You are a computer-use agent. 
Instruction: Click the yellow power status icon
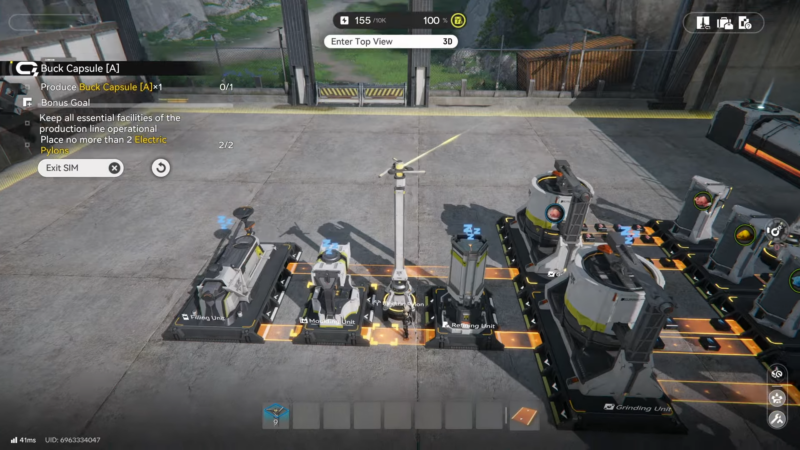457,20
